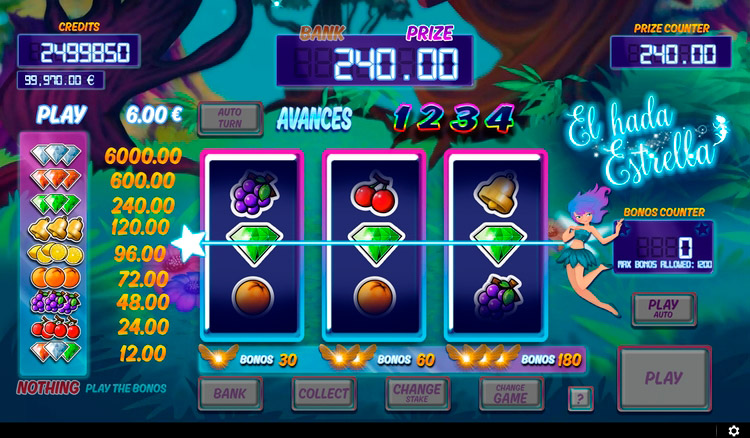The image size is (750, 438).
Task: Open the question mark help button
Action: click(x=580, y=398)
